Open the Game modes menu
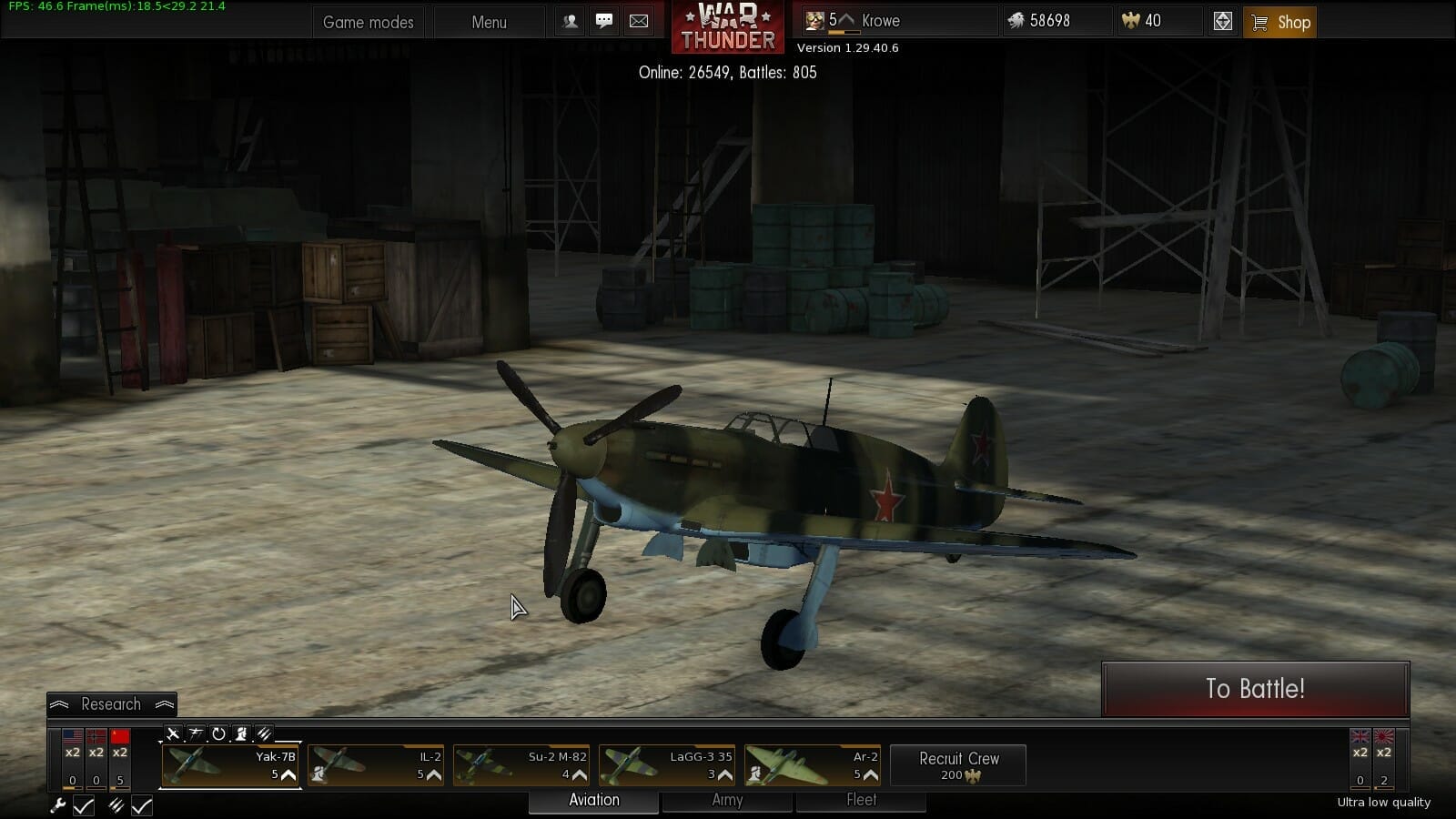Screen dimensions: 1456x819 (x=368, y=23)
